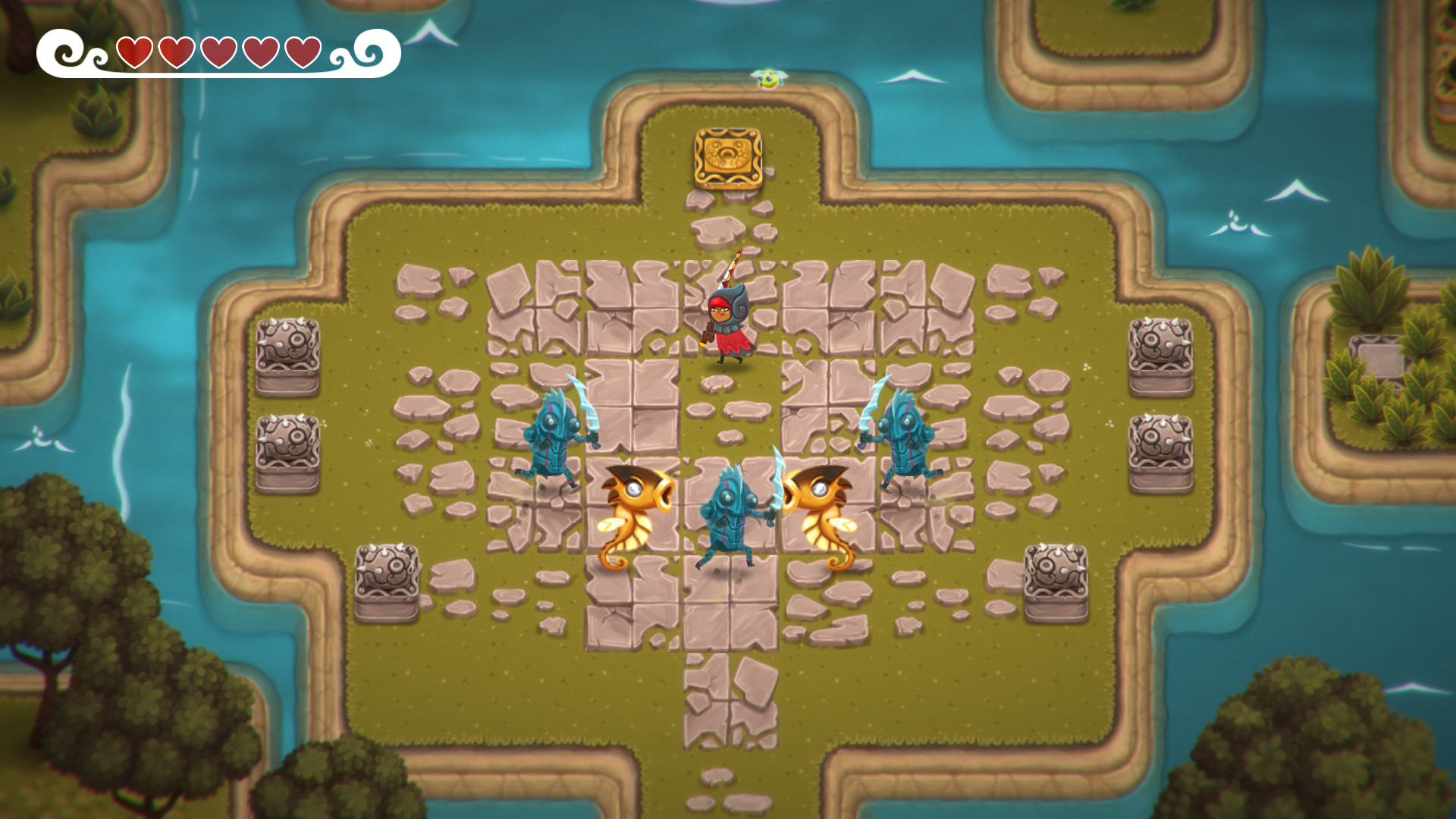Image resolution: width=1456 pixels, height=819 pixels.
Task: Select the last heart on the health meter
Action: (x=302, y=52)
